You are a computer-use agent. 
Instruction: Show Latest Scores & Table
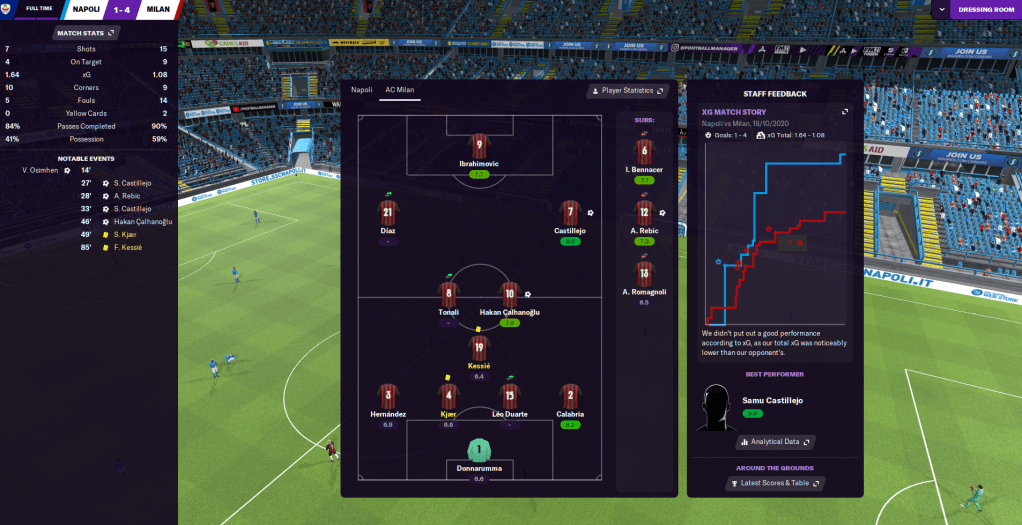click(x=775, y=484)
